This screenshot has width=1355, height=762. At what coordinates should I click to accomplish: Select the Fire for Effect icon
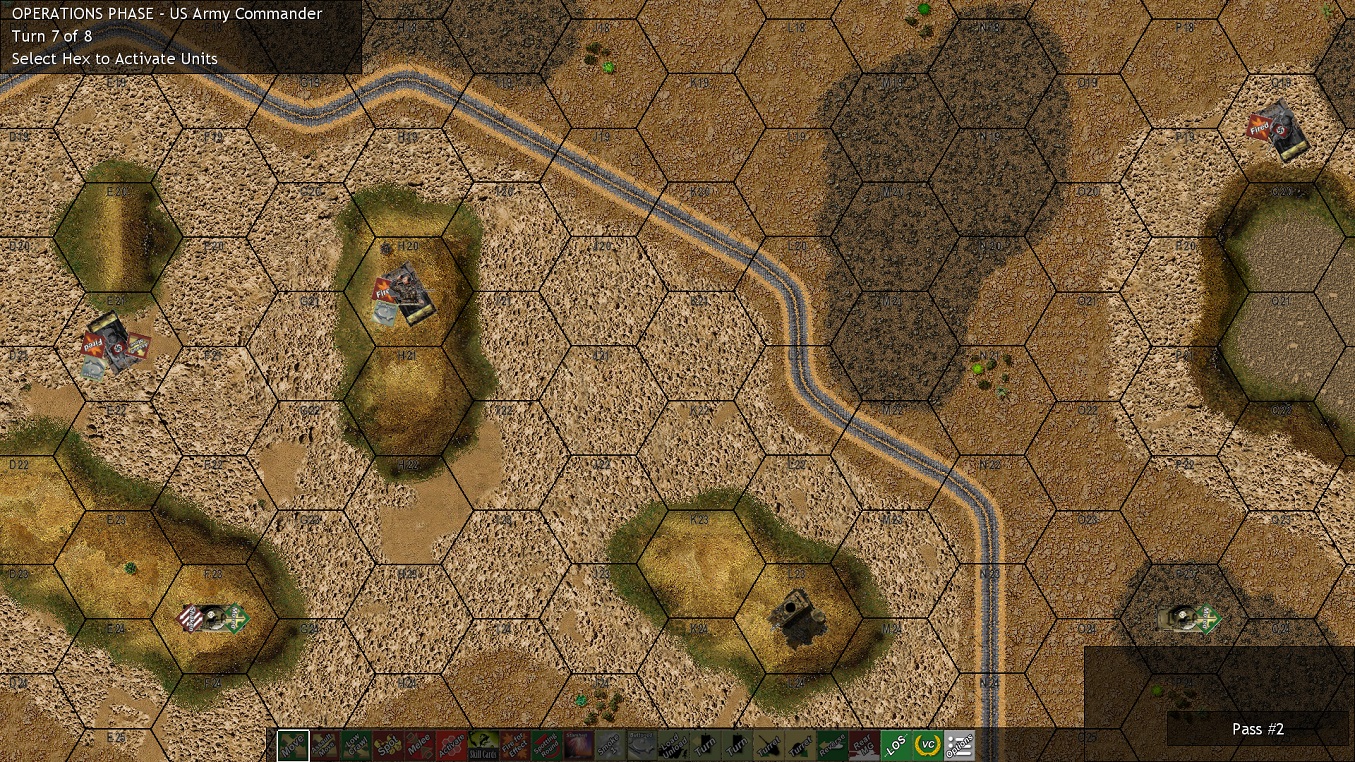513,746
